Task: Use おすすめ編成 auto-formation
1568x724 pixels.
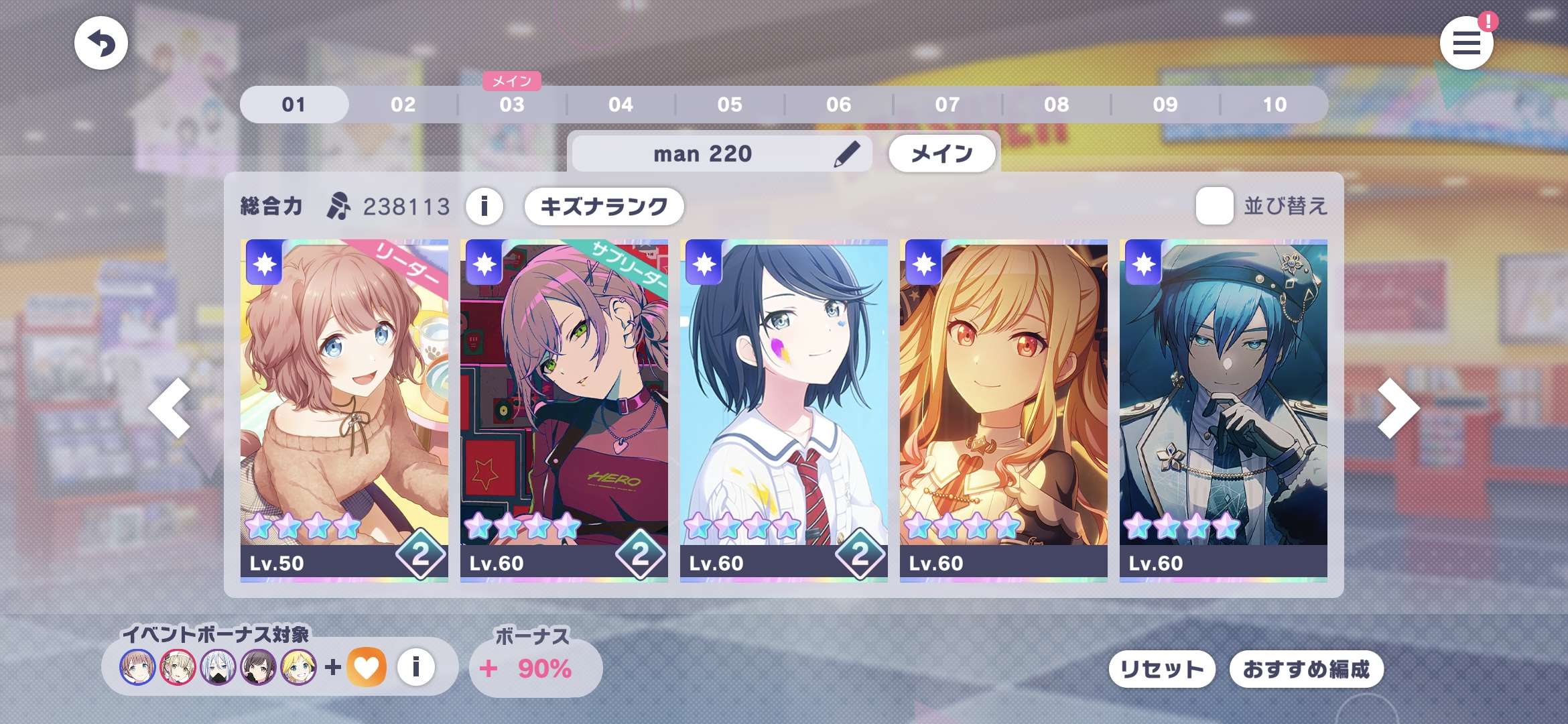Action: coord(1306,669)
